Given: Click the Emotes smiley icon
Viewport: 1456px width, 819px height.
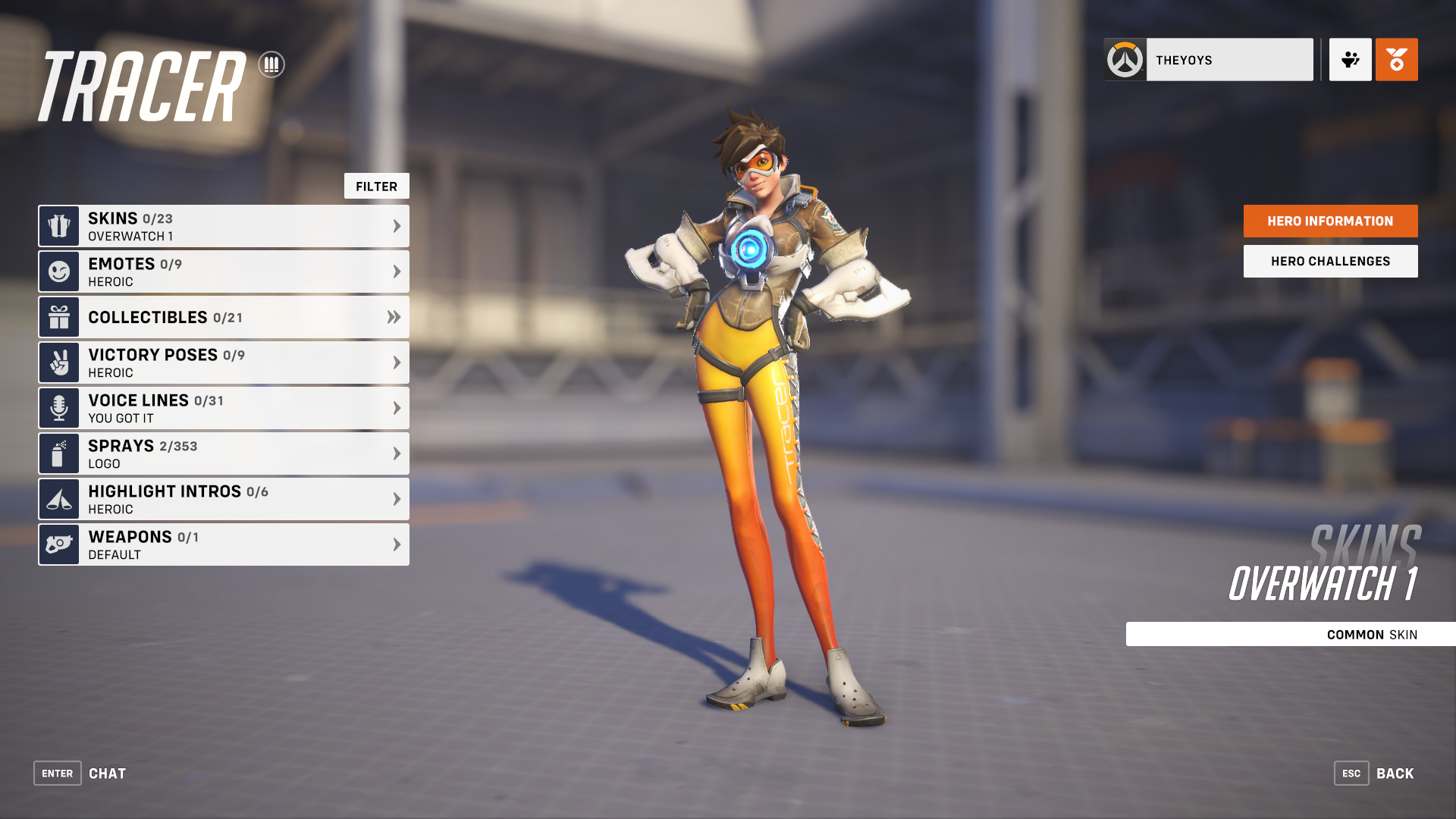Looking at the screenshot, I should [58, 271].
